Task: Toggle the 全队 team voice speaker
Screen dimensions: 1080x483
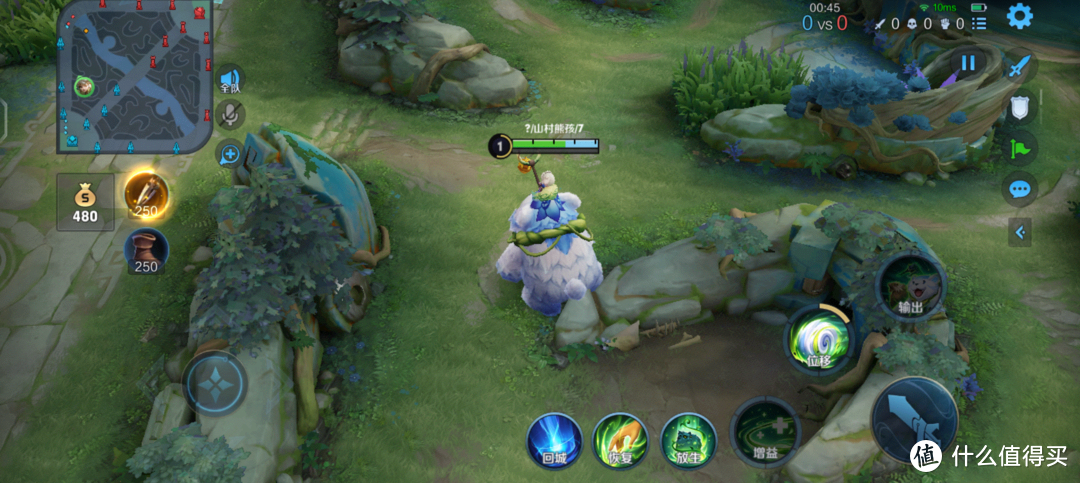Action: (231, 80)
